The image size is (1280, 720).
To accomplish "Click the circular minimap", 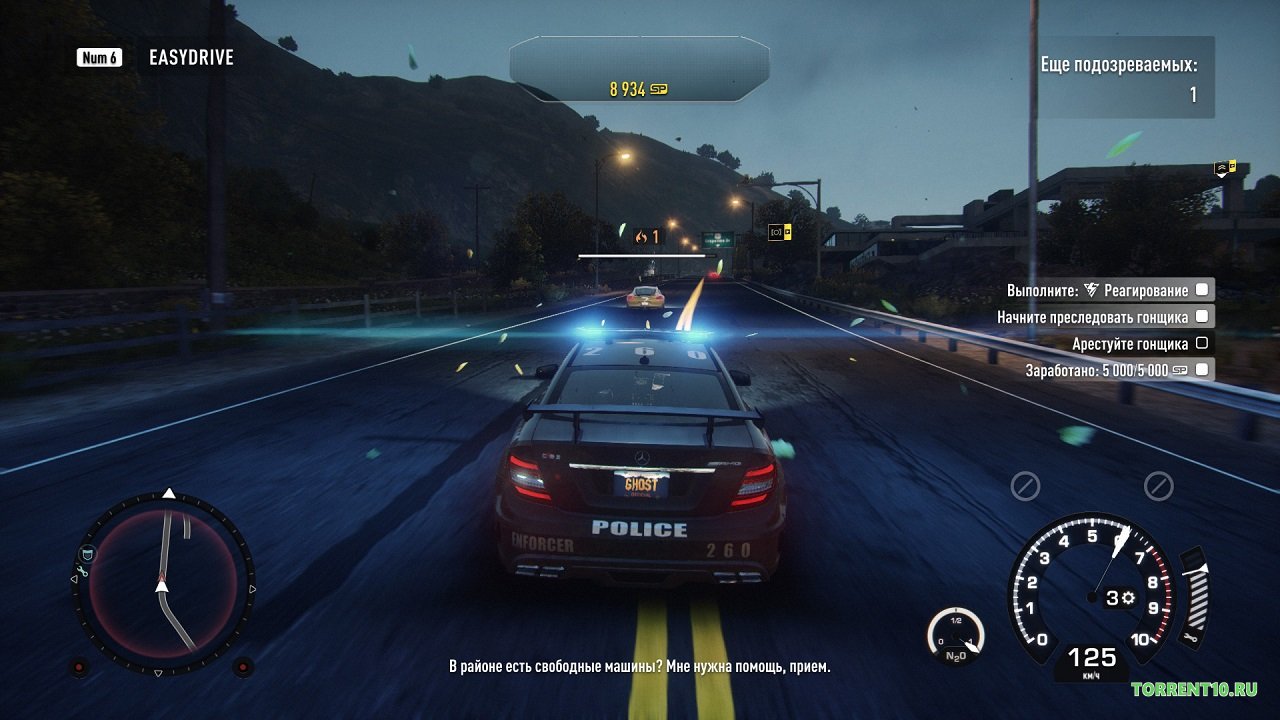I will click(163, 583).
